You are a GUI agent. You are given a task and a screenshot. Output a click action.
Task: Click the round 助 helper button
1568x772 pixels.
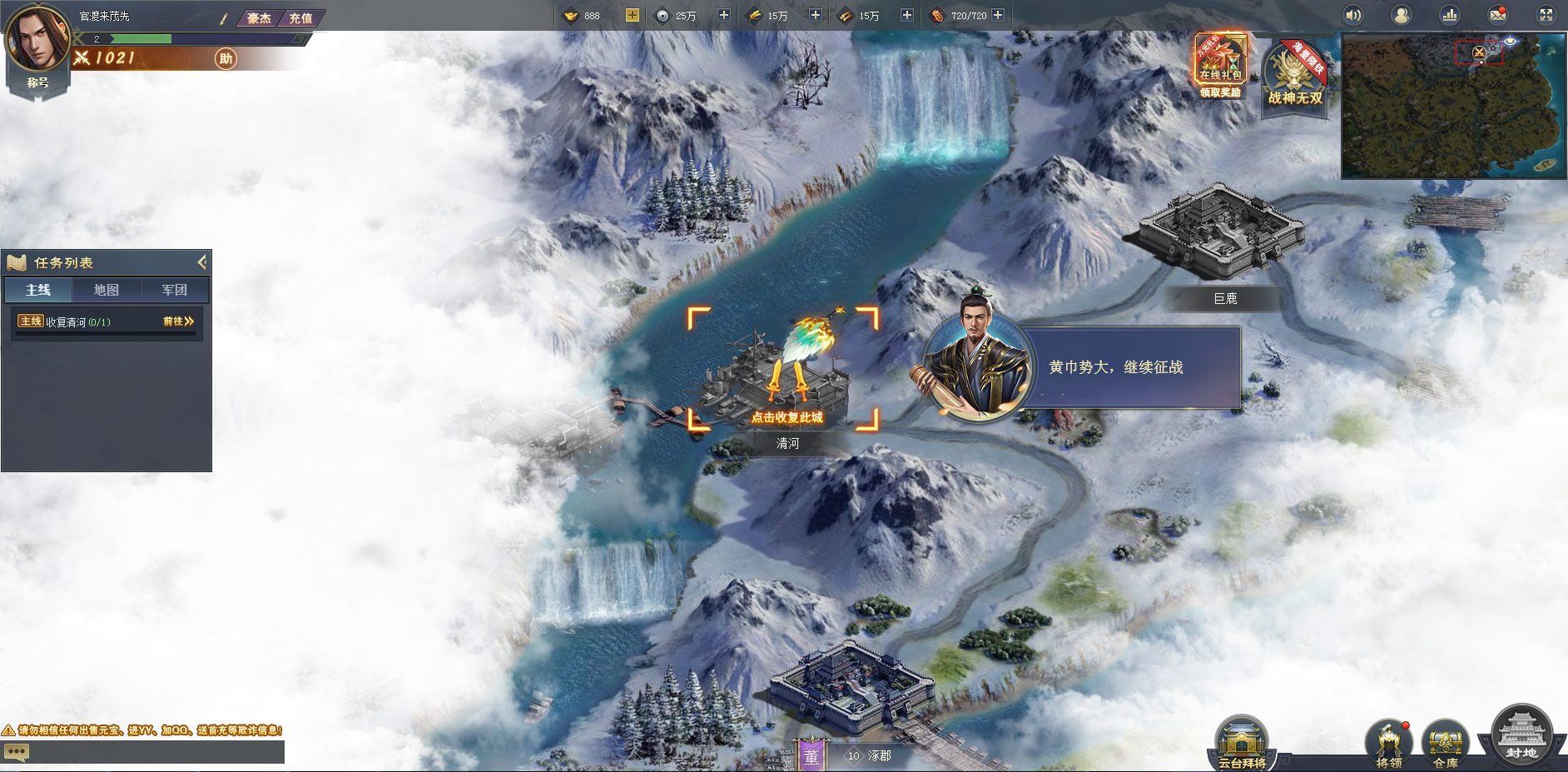pyautogui.click(x=226, y=58)
